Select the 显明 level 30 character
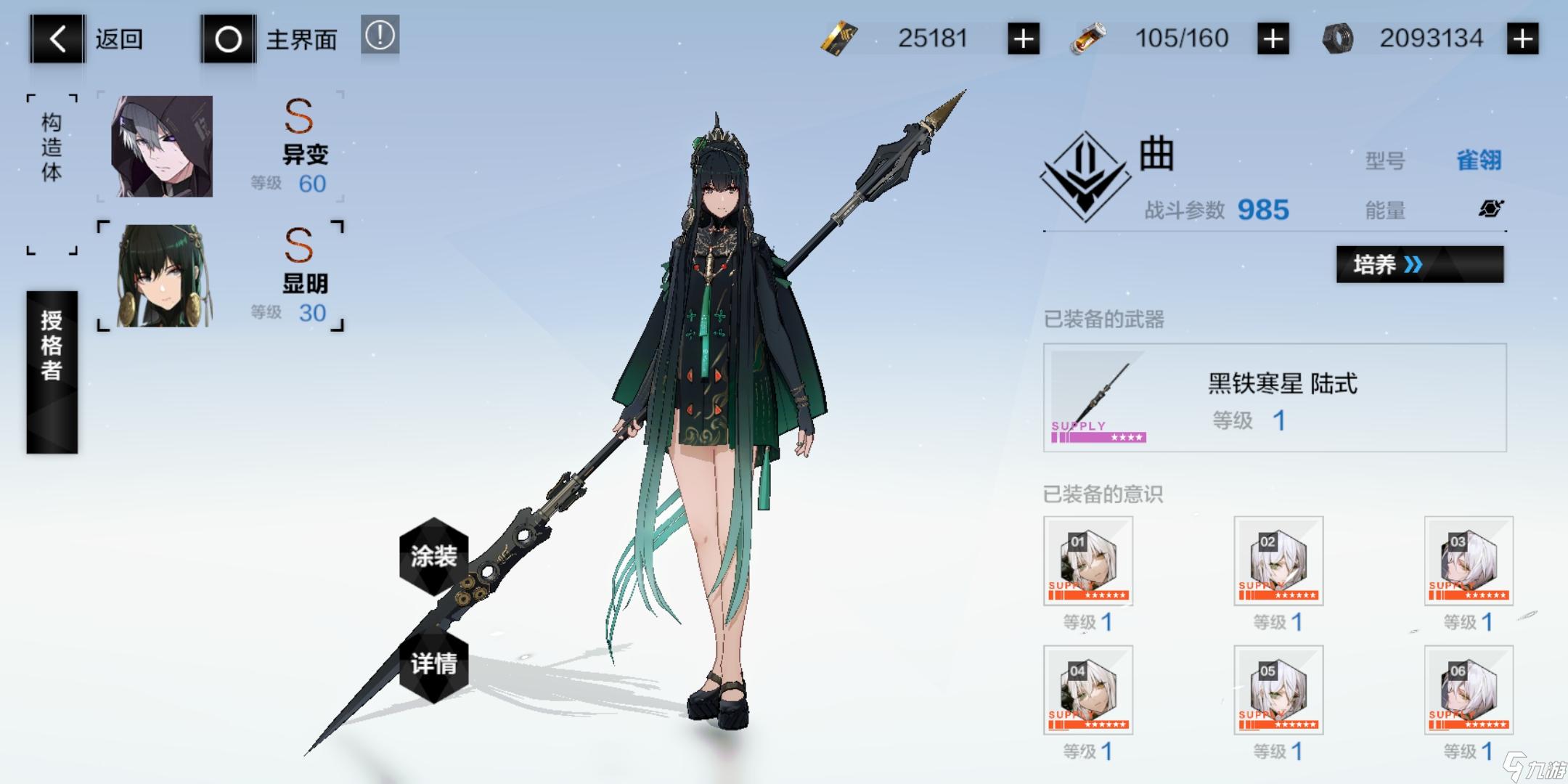This screenshot has width=1568, height=784. 219,276
